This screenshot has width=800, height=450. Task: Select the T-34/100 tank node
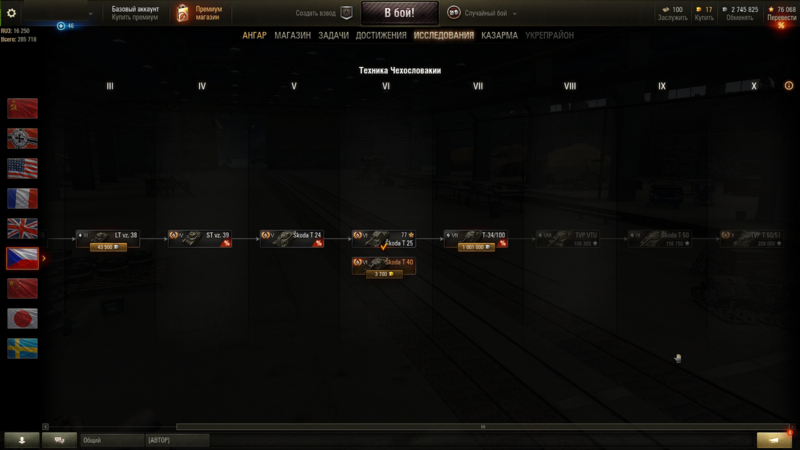click(x=477, y=236)
